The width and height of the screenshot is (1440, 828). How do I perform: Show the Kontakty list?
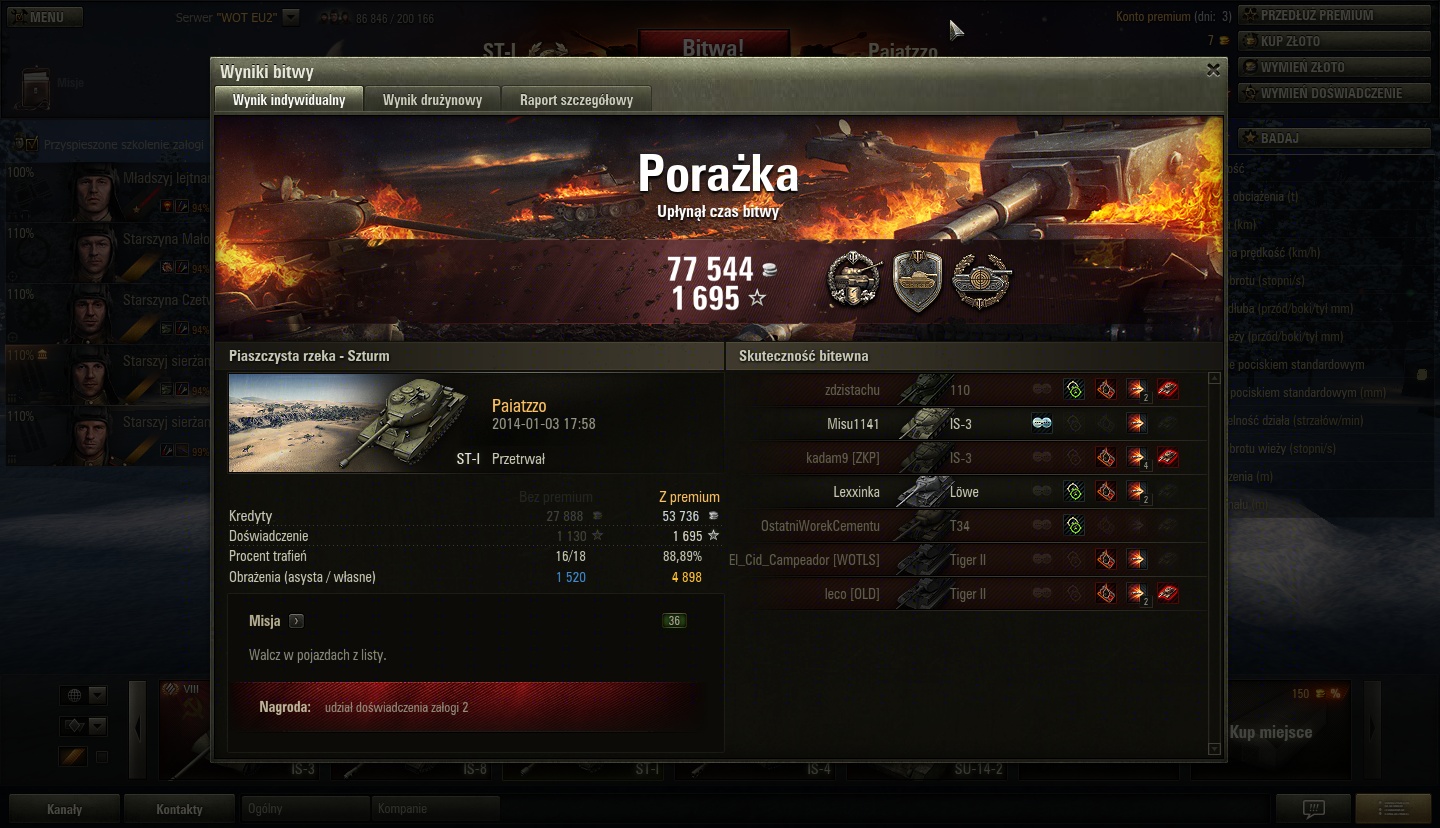pyautogui.click(x=179, y=809)
